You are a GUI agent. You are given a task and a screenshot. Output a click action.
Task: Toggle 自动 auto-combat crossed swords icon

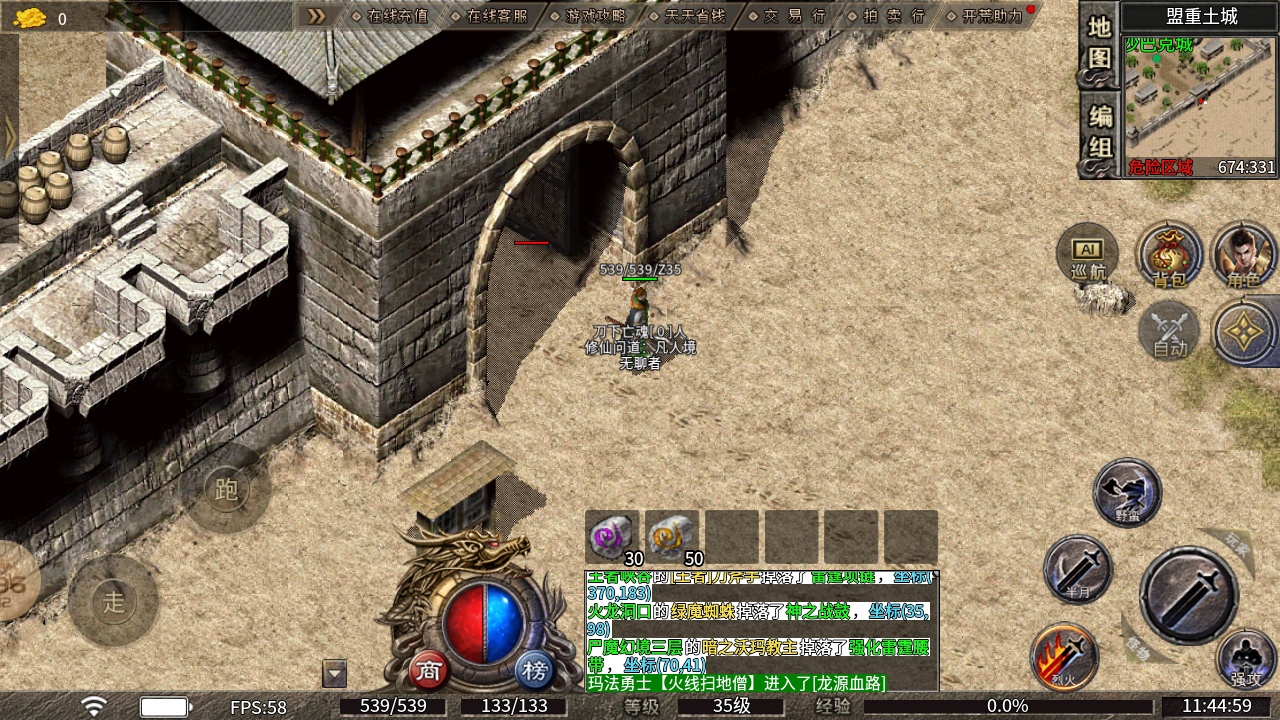tap(1169, 331)
